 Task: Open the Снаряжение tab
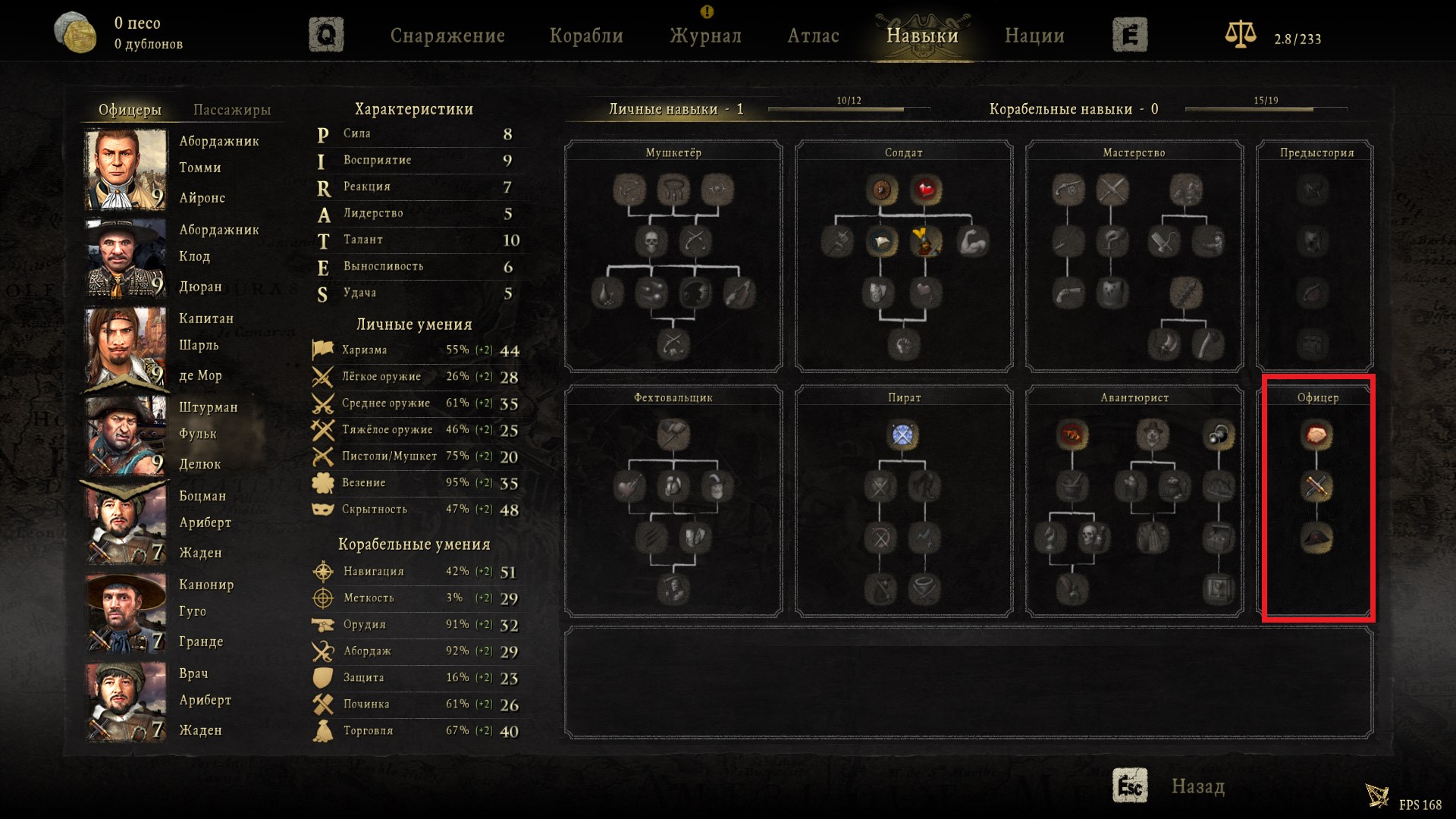point(447,36)
